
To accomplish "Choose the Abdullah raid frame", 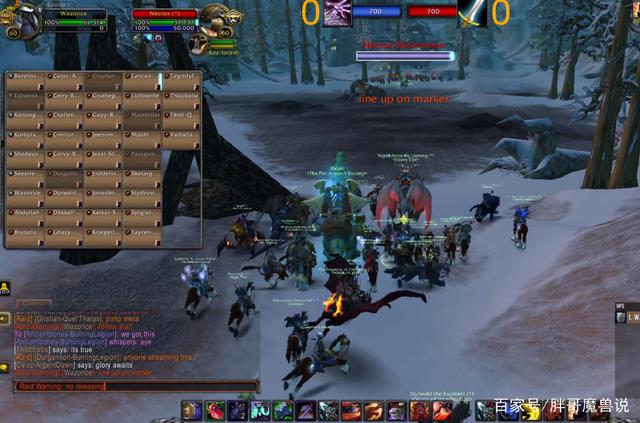I will point(25,215).
